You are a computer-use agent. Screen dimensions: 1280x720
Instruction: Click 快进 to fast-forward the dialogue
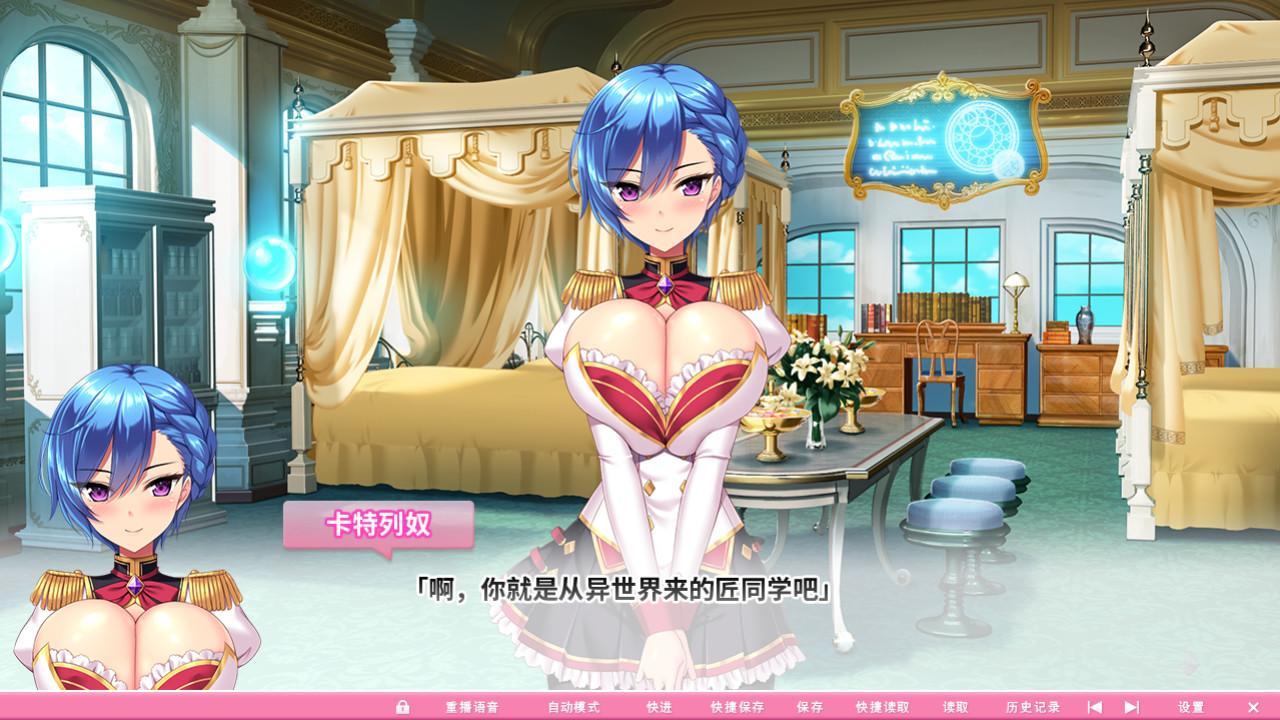tap(661, 705)
